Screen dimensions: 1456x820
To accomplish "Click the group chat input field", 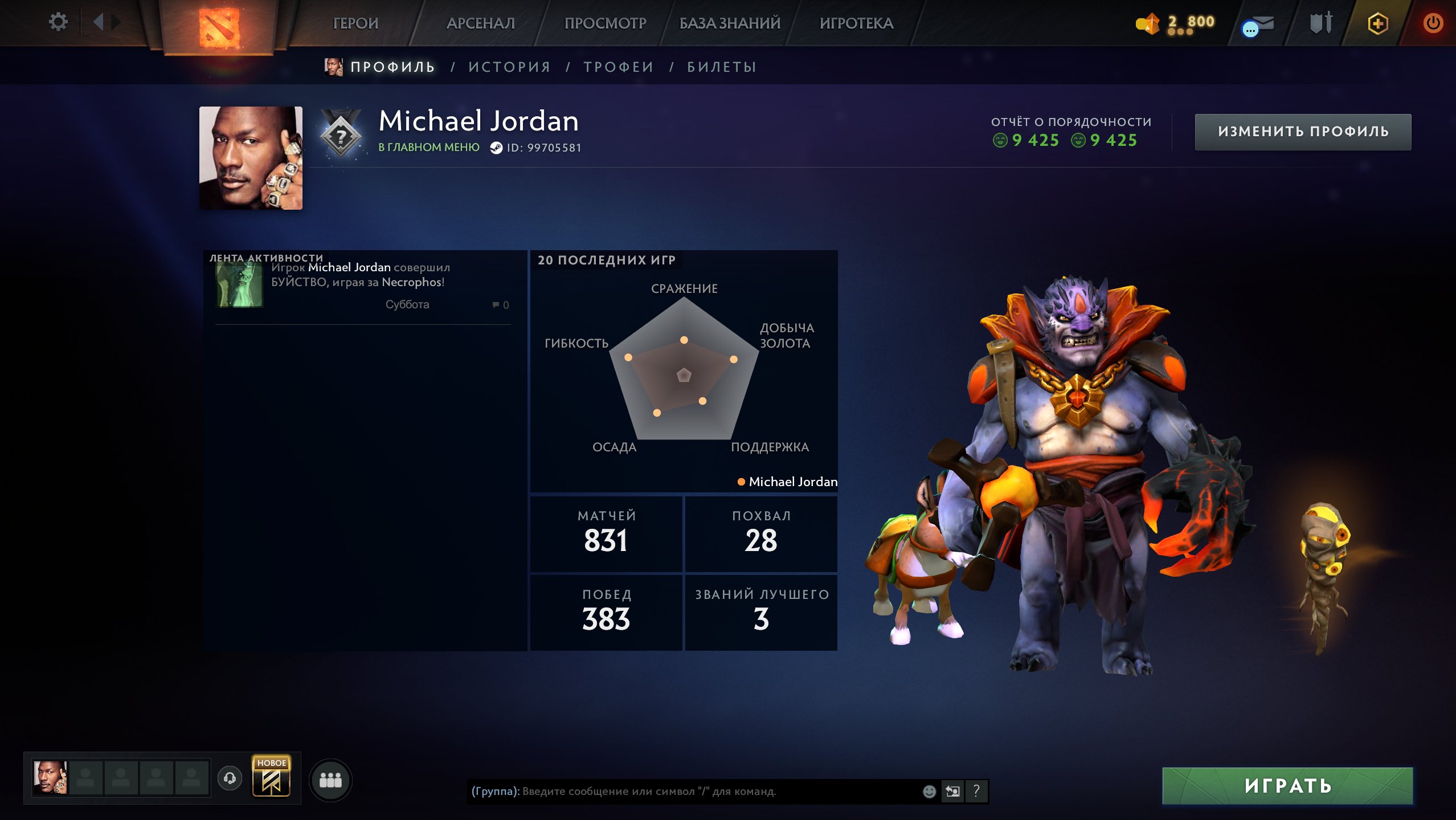I will (684, 791).
